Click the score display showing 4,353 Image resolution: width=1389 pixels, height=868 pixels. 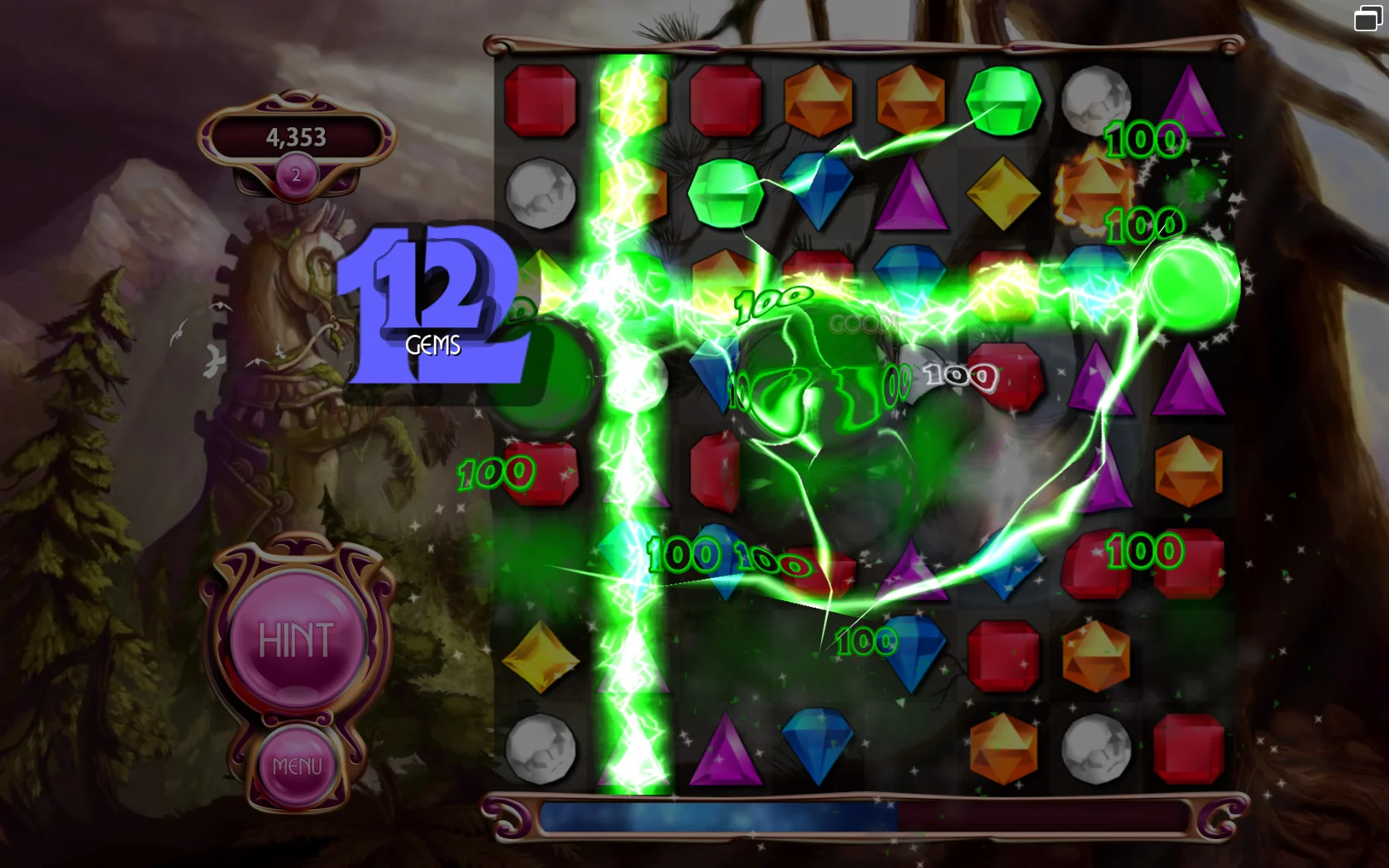(296, 136)
